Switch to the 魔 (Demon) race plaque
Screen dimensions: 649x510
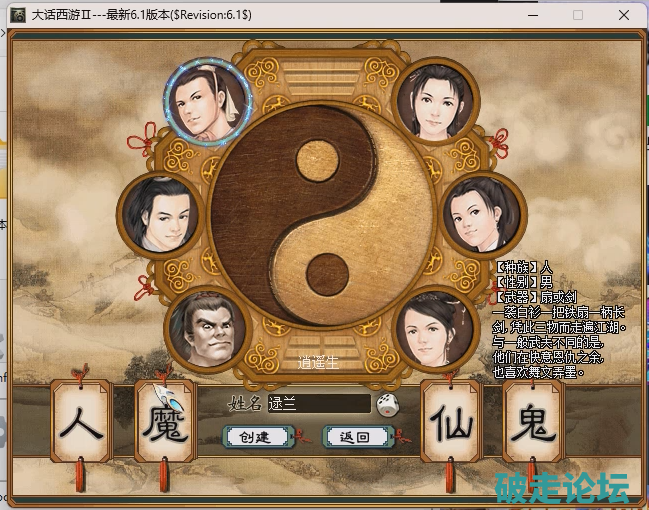pos(166,424)
